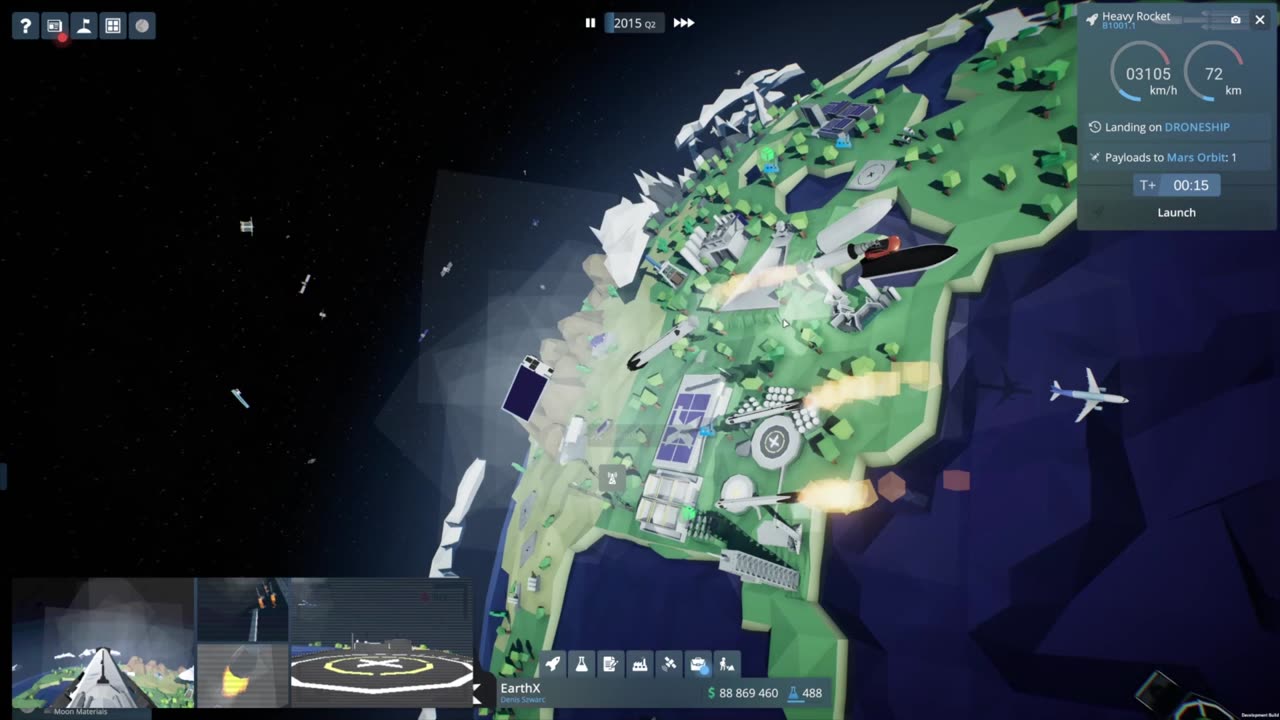Switch view to the Moon
1280x720 pixels.
[142, 26]
